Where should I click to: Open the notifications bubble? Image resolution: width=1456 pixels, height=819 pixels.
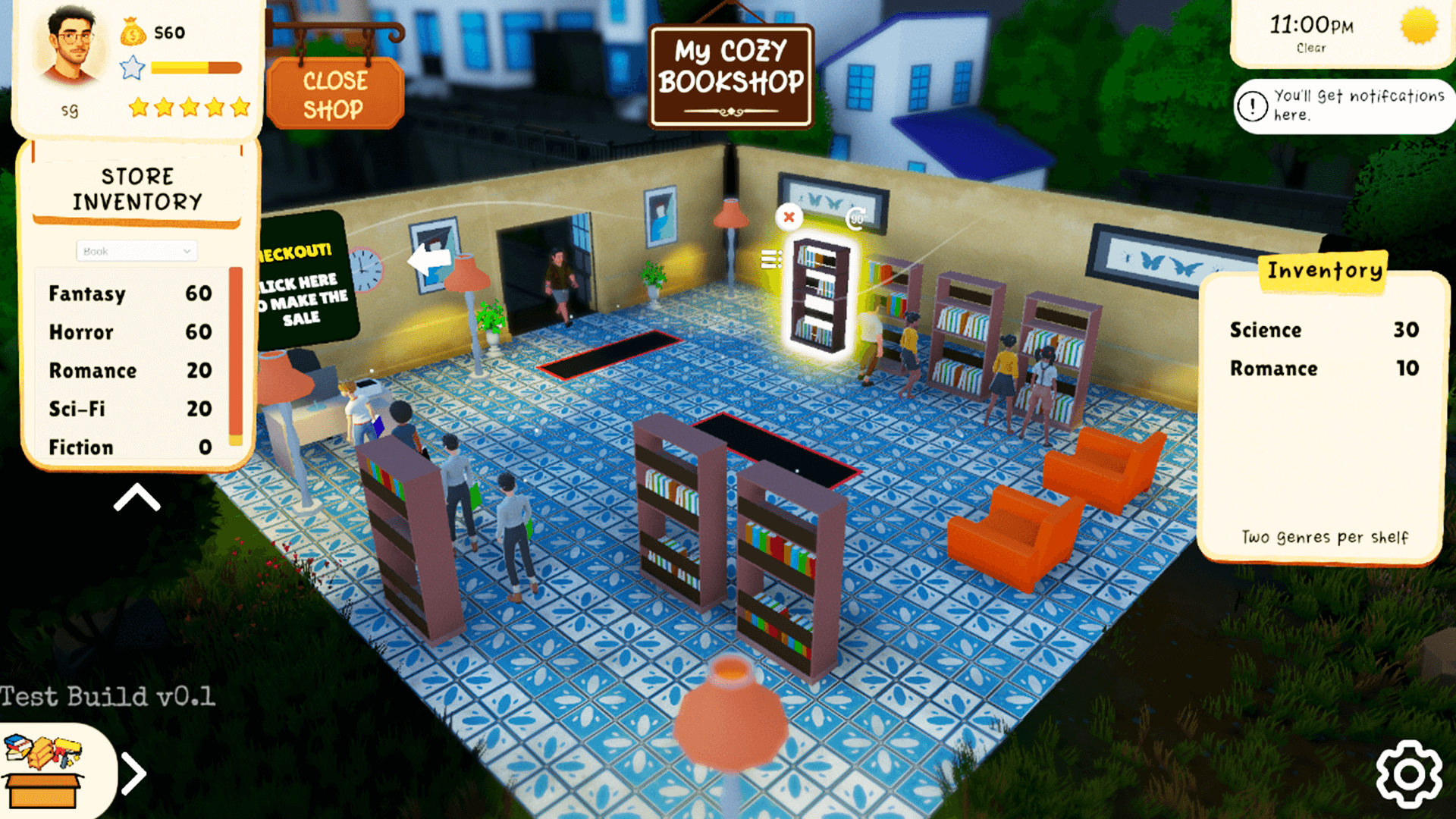coord(1343,106)
